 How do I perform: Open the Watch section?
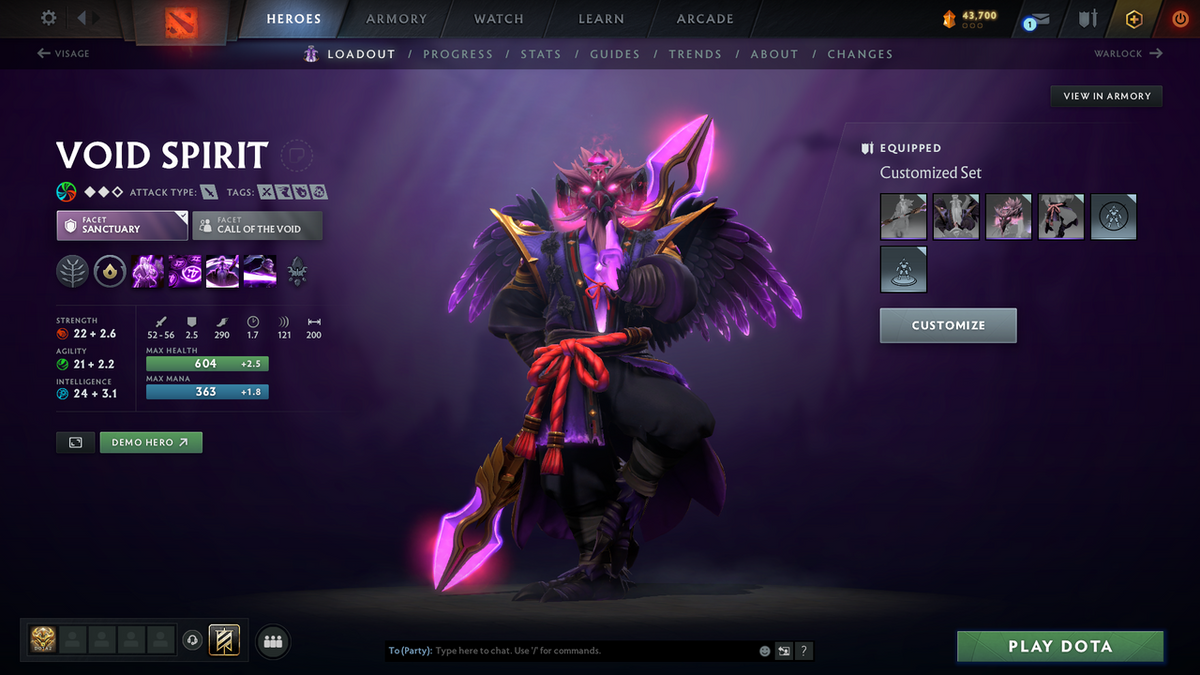point(499,19)
